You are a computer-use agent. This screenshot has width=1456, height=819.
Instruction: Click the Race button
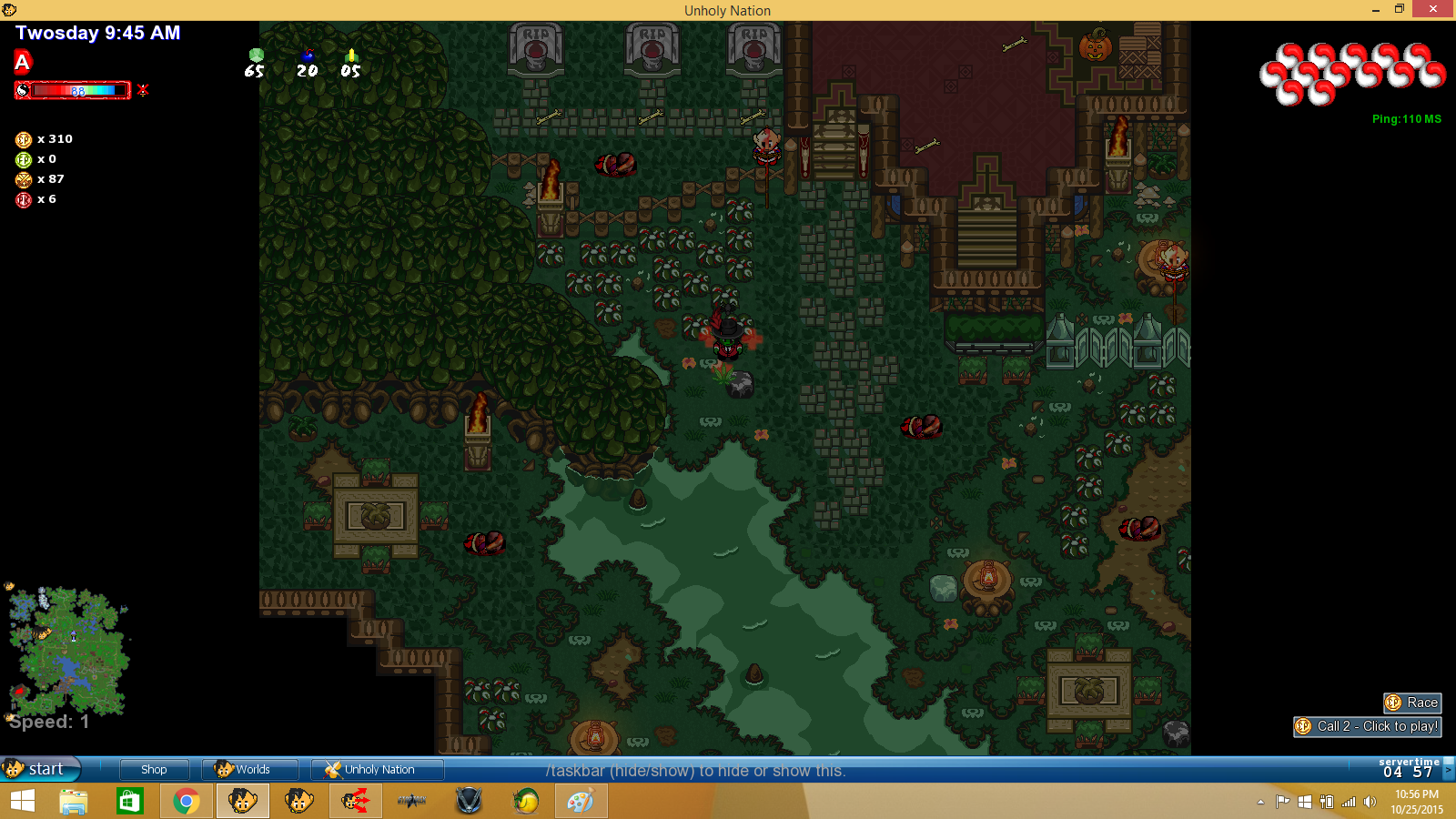pos(1412,703)
